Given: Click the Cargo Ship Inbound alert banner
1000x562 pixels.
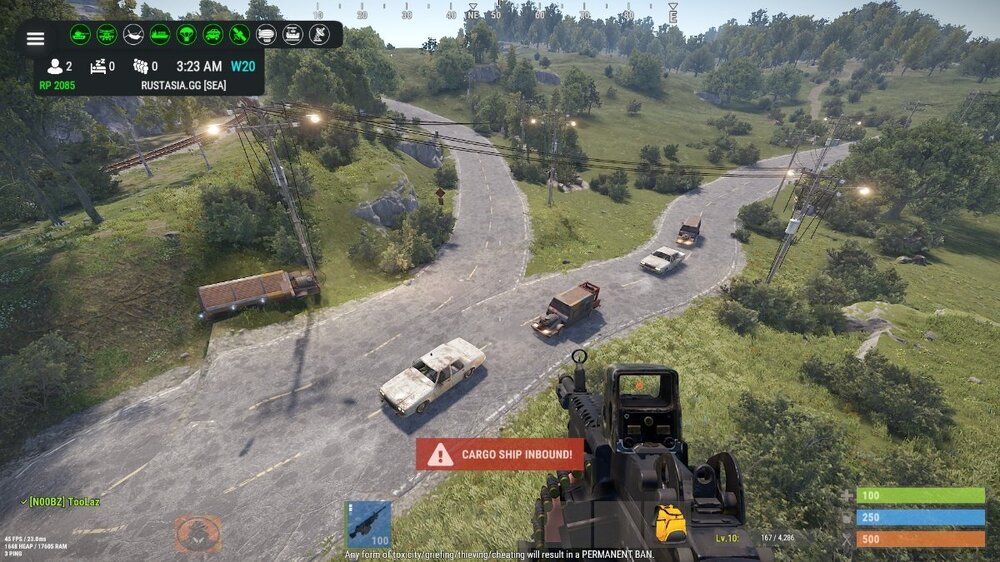Looking at the screenshot, I should tap(500, 455).
